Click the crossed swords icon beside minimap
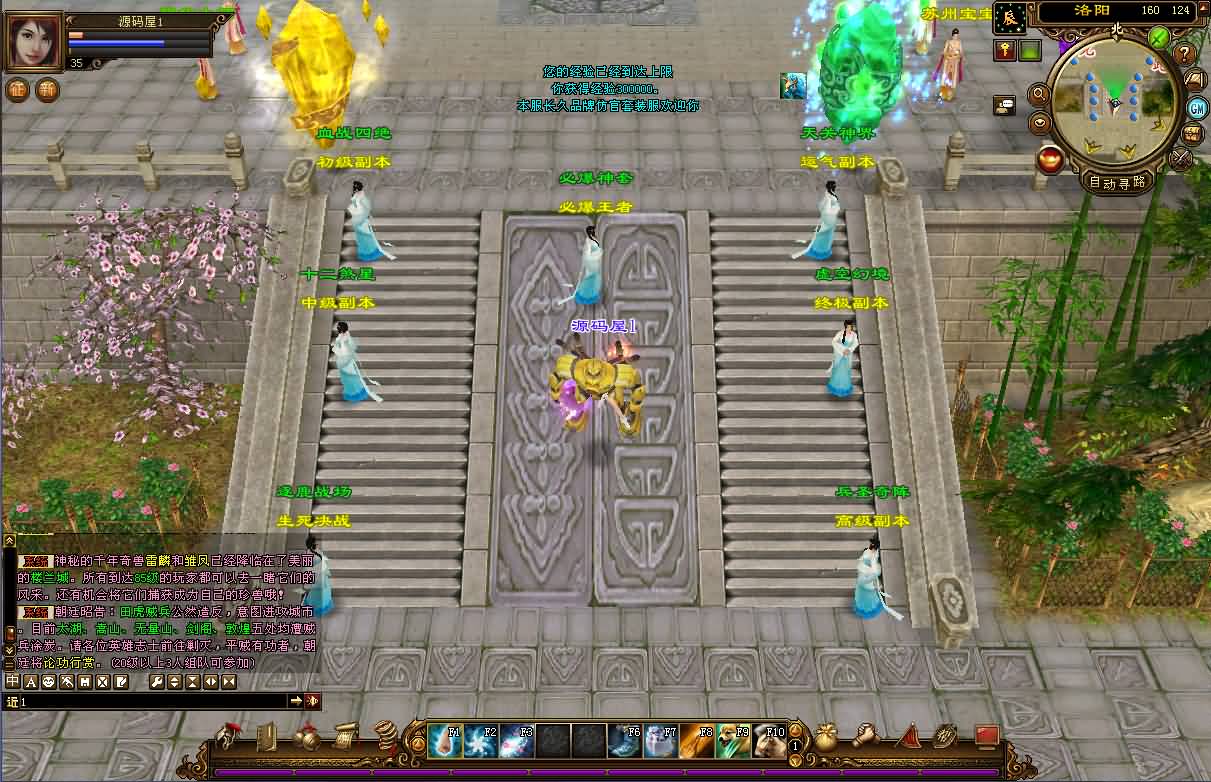This screenshot has height=782, width=1211. [x=1182, y=157]
